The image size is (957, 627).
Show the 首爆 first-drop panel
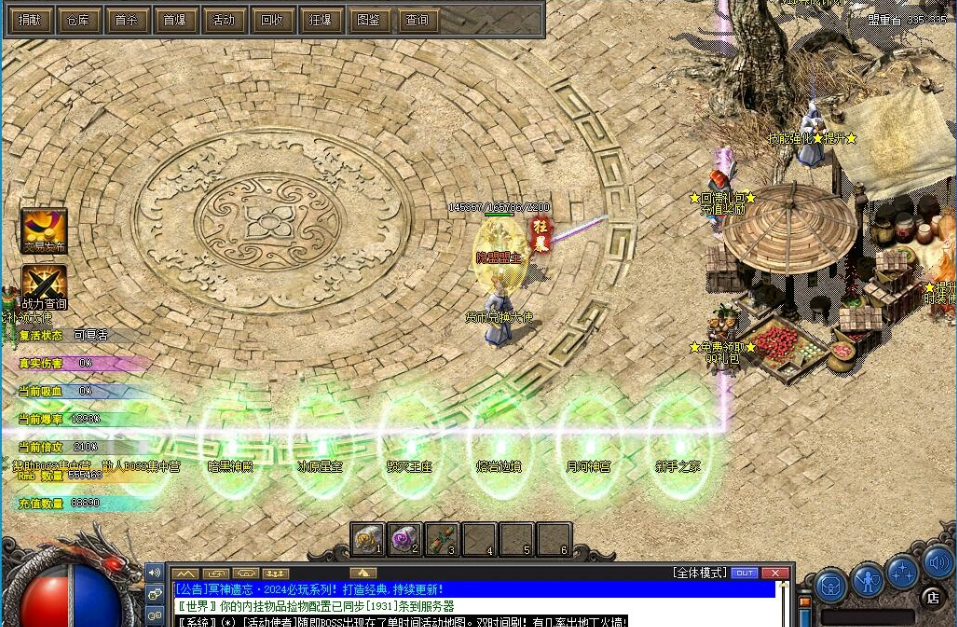175,20
